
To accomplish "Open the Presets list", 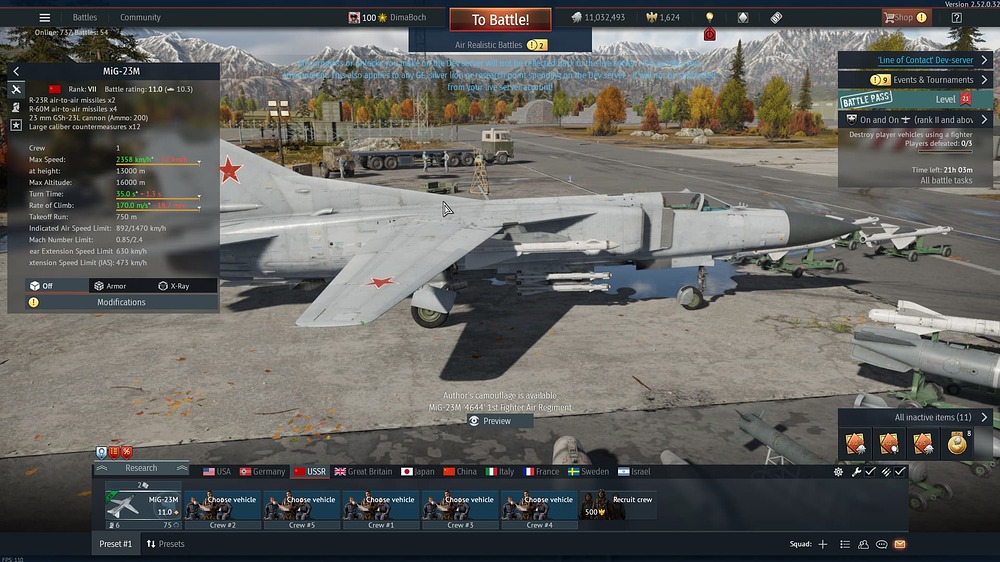I will (165, 544).
